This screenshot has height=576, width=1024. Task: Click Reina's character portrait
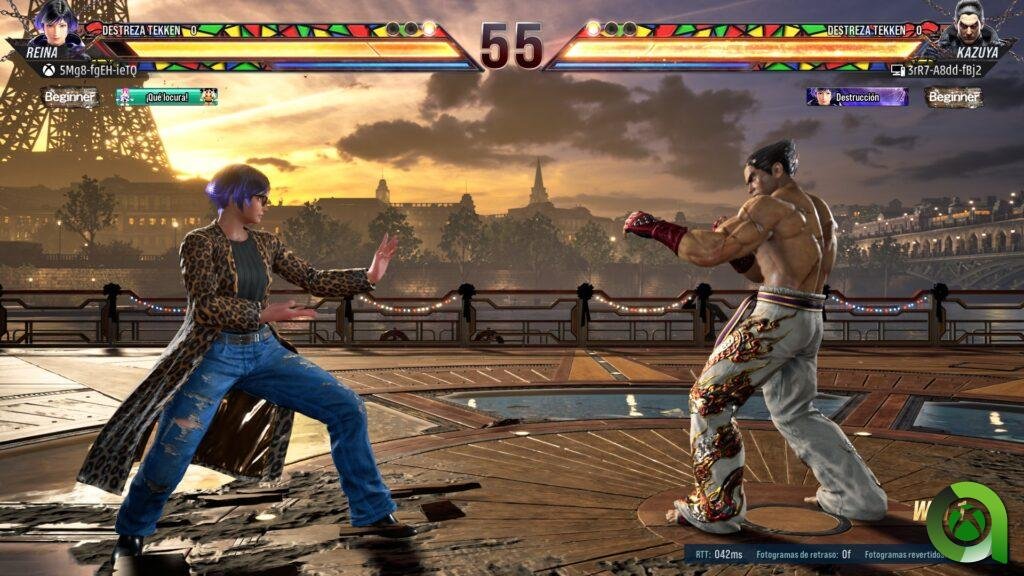[x=56, y=22]
